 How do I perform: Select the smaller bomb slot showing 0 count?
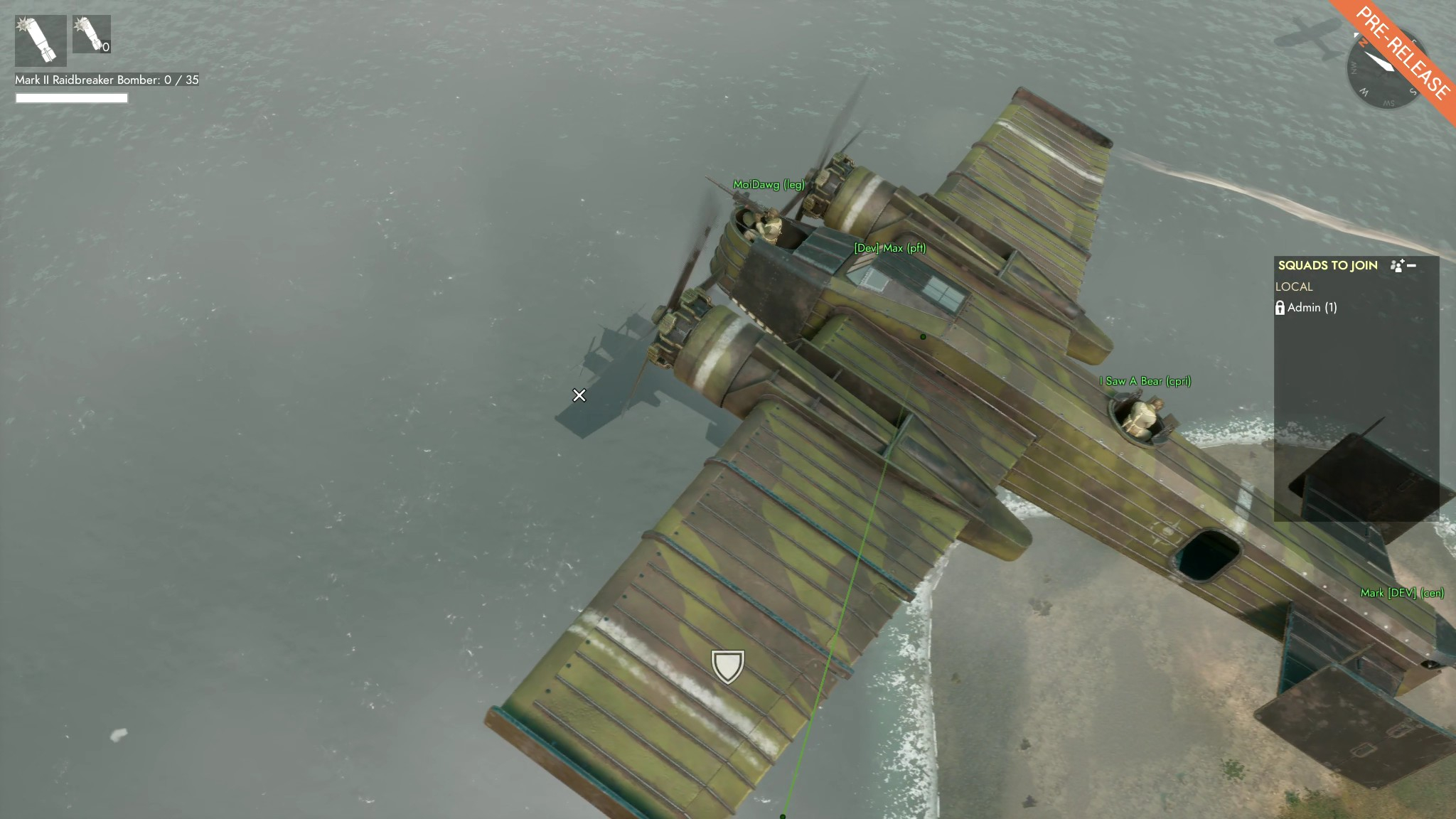[91, 33]
